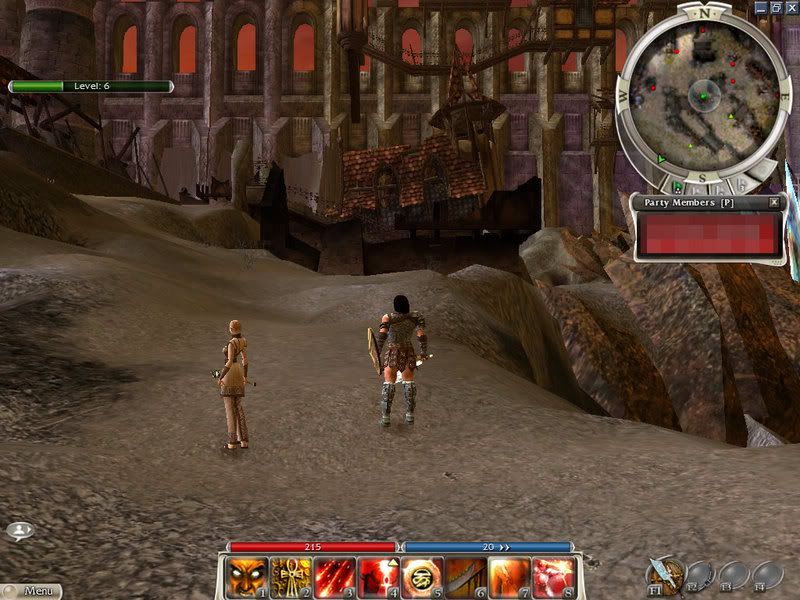Image resolution: width=800 pixels, height=600 pixels.
Task: Select the party member row in Party Members
Action: click(x=708, y=233)
